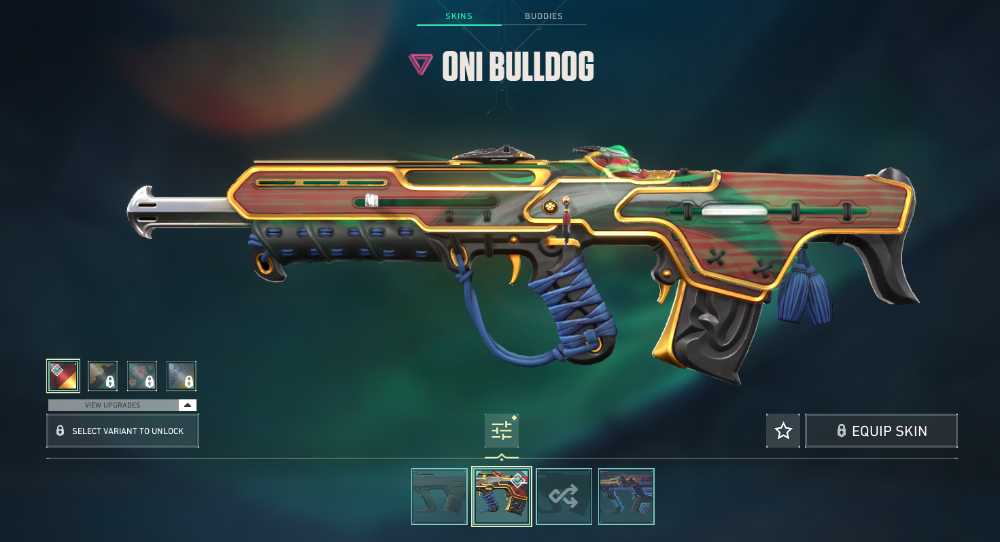
Task: Select the gold Oni Bulldog skin thumbnail
Action: 501,496
